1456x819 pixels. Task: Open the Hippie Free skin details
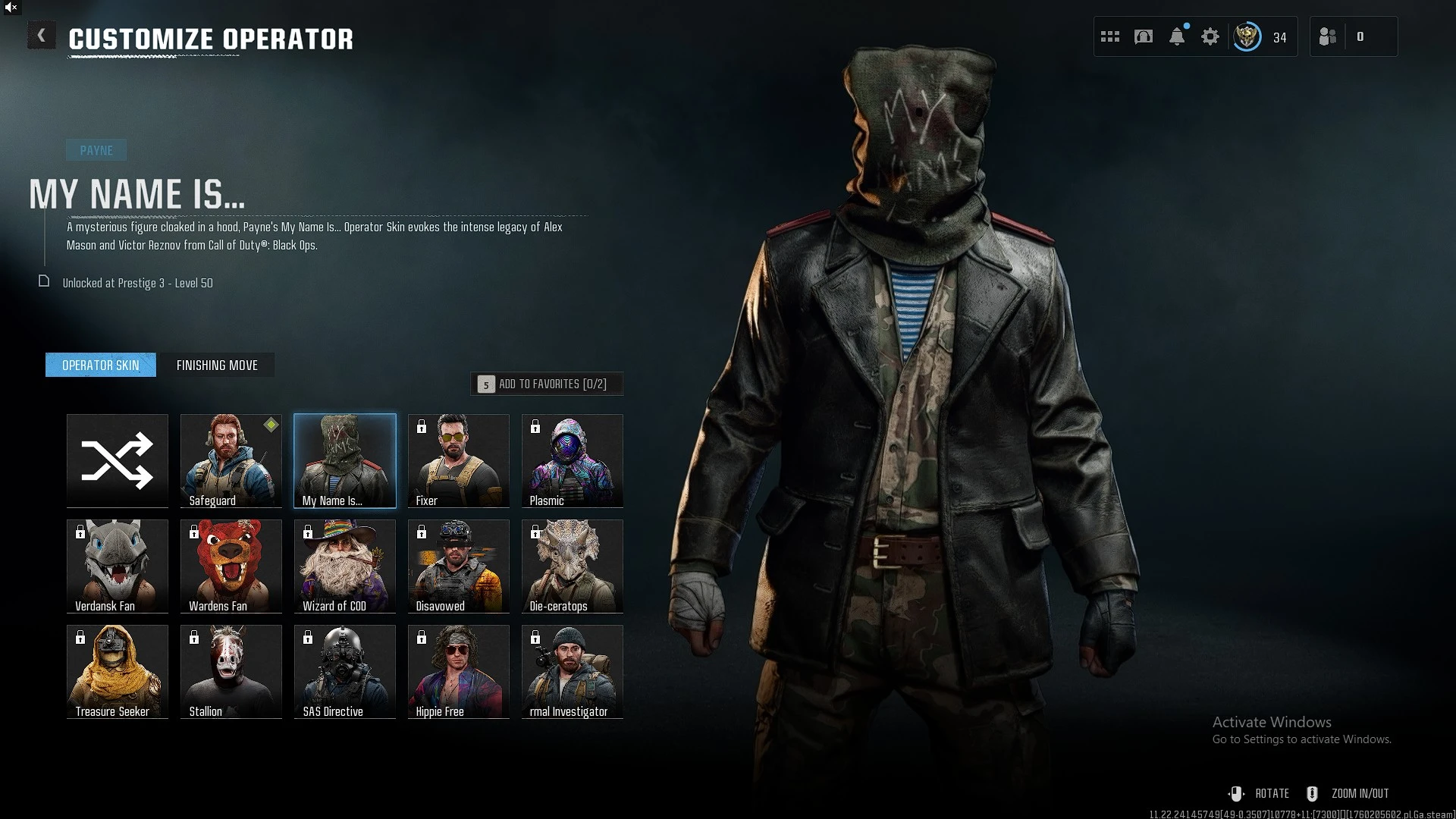tap(458, 671)
